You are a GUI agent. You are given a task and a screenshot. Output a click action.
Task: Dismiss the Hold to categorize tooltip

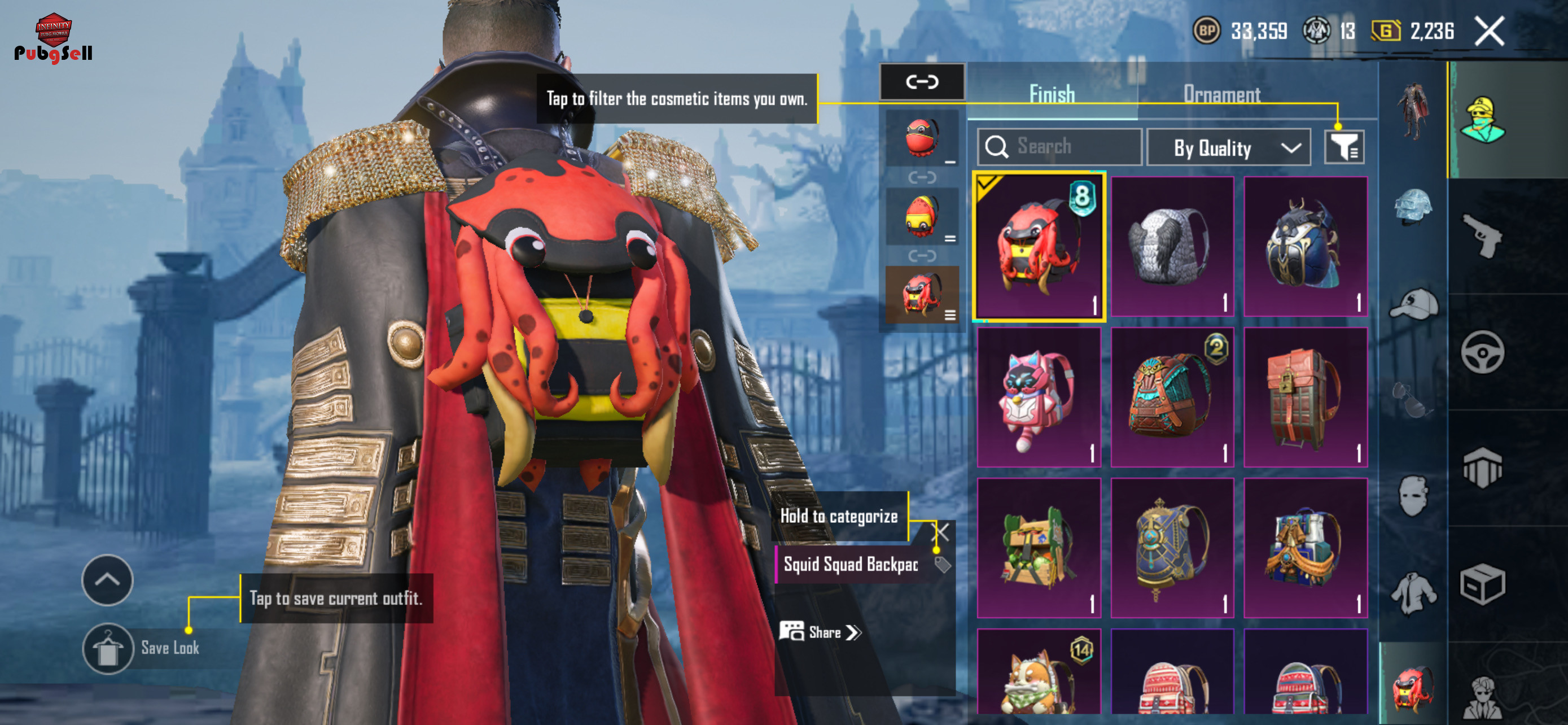pos(941,532)
